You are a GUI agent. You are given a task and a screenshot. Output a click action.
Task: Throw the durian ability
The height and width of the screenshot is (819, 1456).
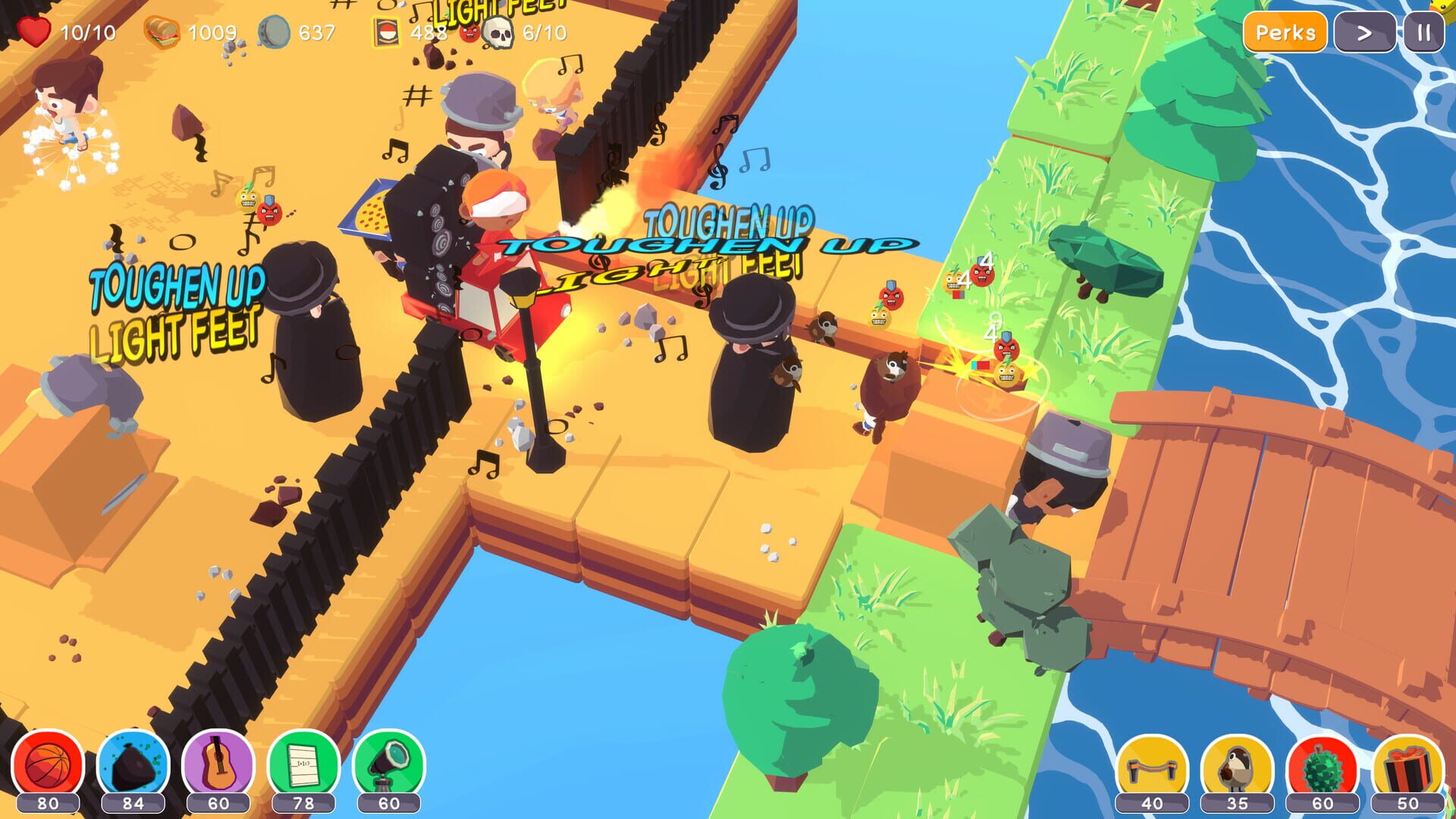pos(1323,765)
